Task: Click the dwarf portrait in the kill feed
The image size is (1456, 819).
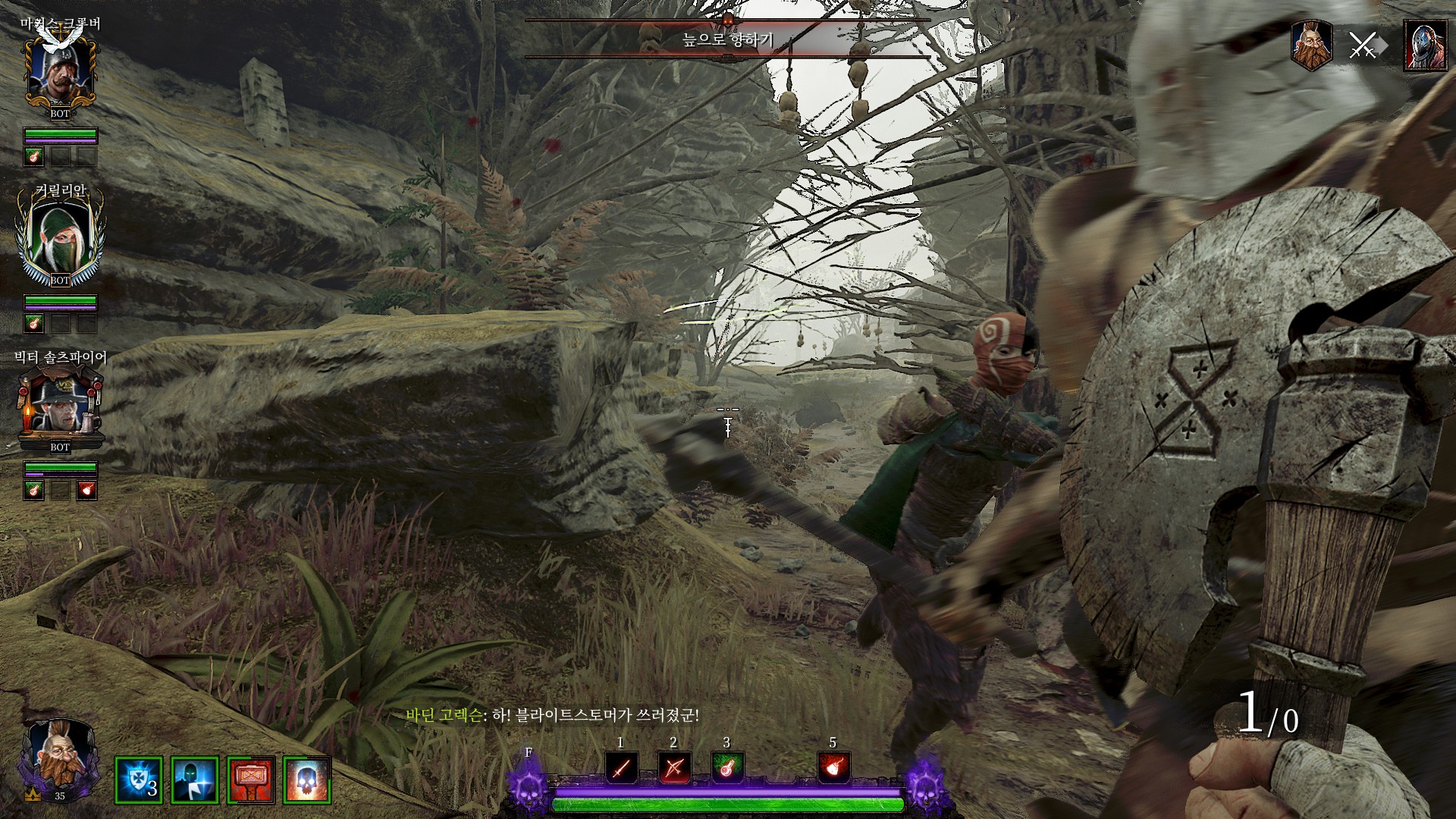Action: (x=1312, y=45)
